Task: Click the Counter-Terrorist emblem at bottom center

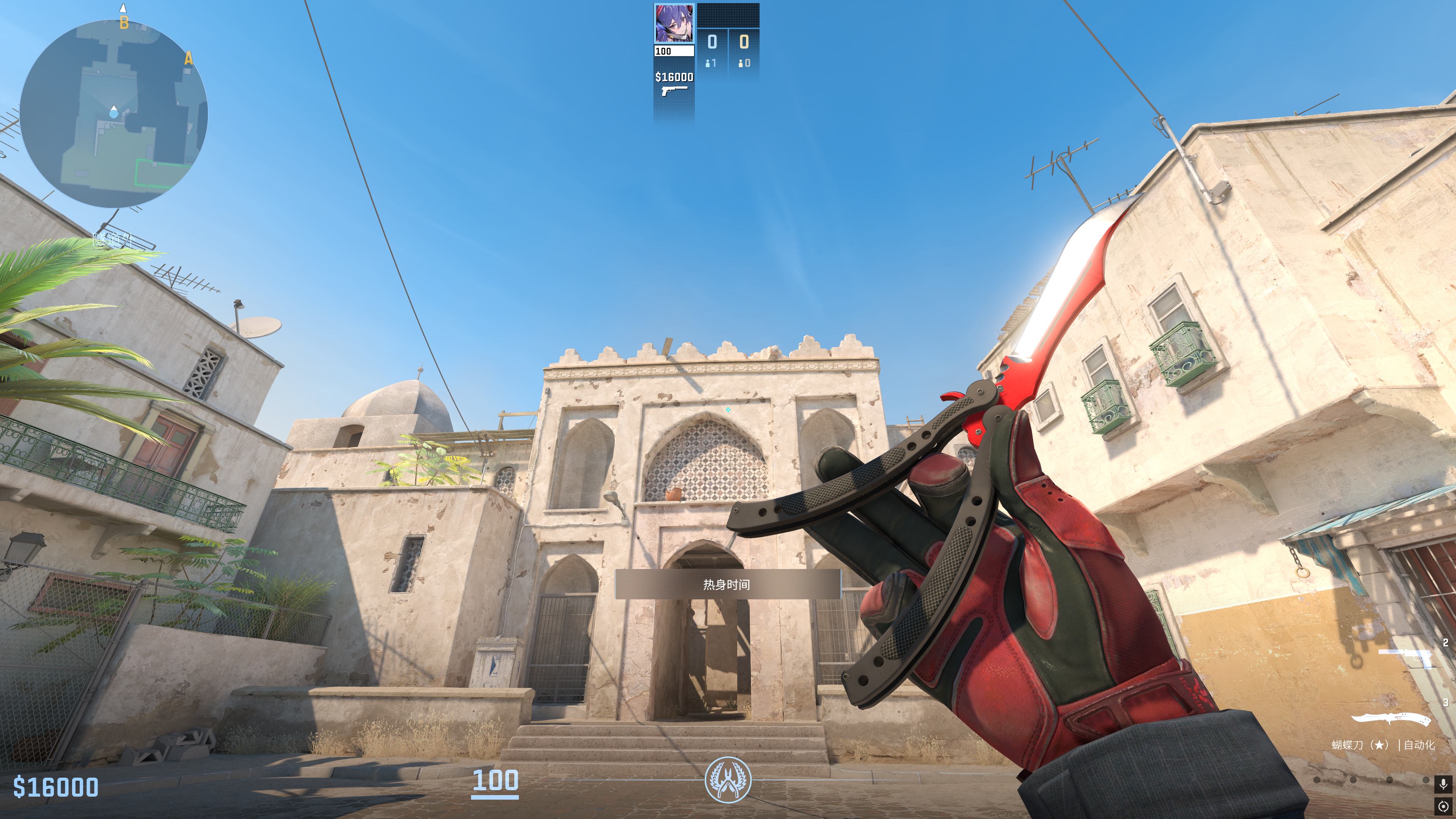Action: (x=728, y=780)
